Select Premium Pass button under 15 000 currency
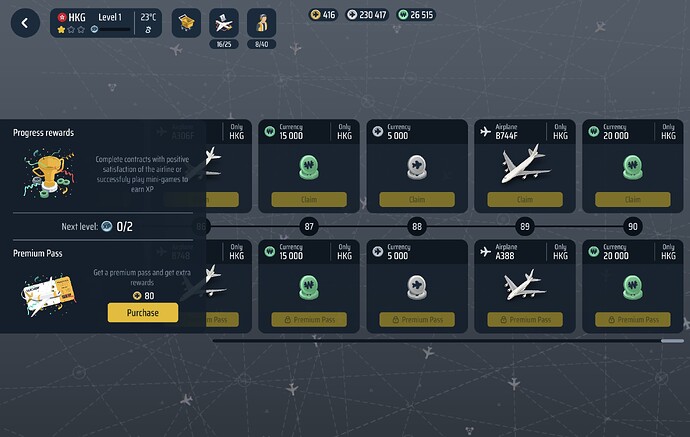The image size is (690, 437). coord(308,319)
